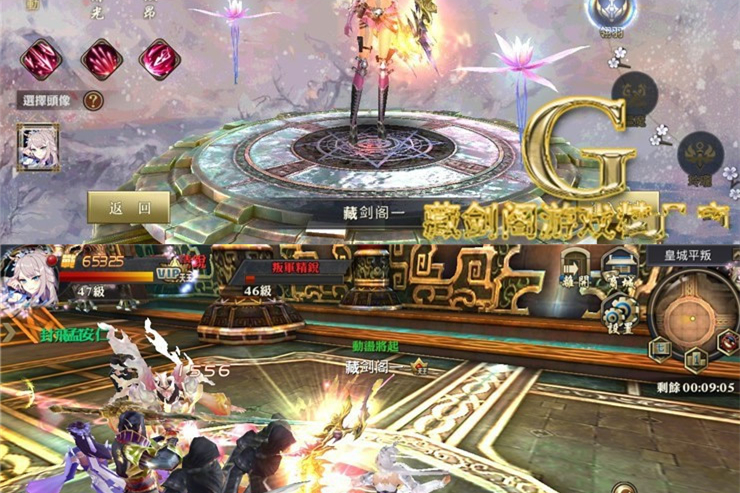Open the question mark help icon
Screen dimensions: 740x493
point(93,100)
